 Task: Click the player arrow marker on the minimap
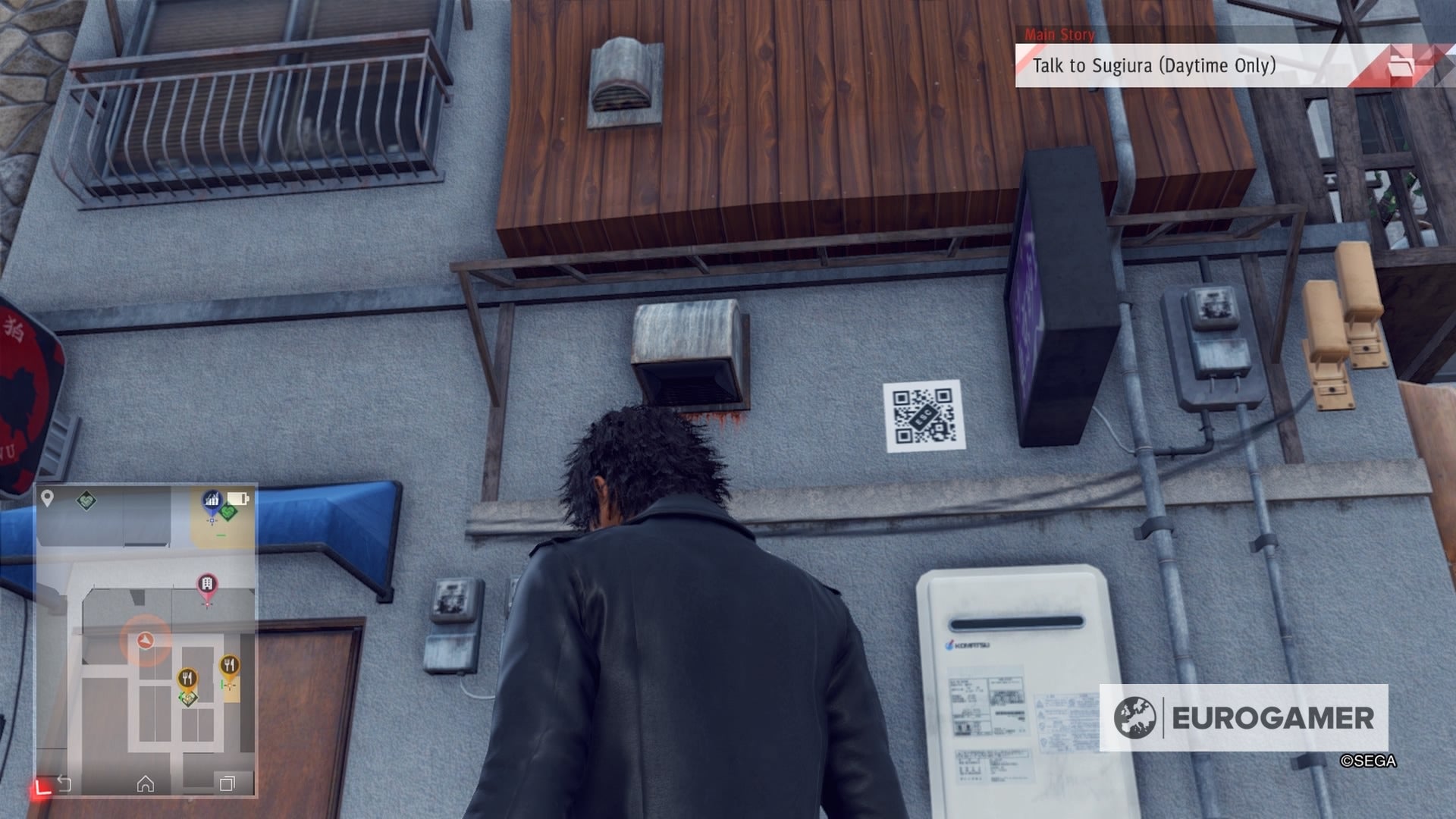point(145,640)
